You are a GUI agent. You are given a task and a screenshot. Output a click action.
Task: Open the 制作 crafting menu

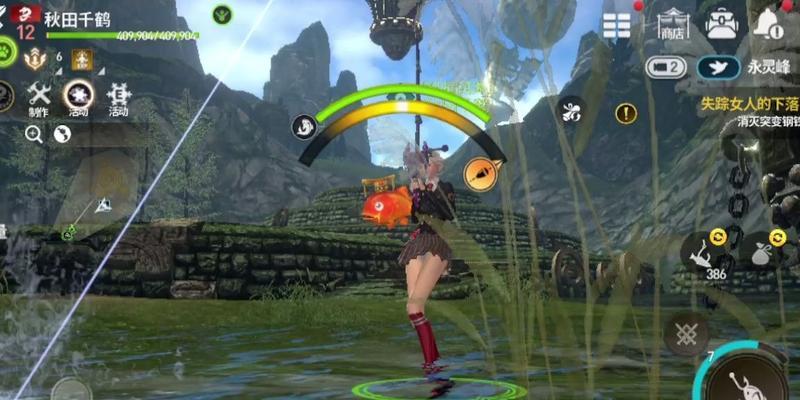pyautogui.click(x=38, y=98)
